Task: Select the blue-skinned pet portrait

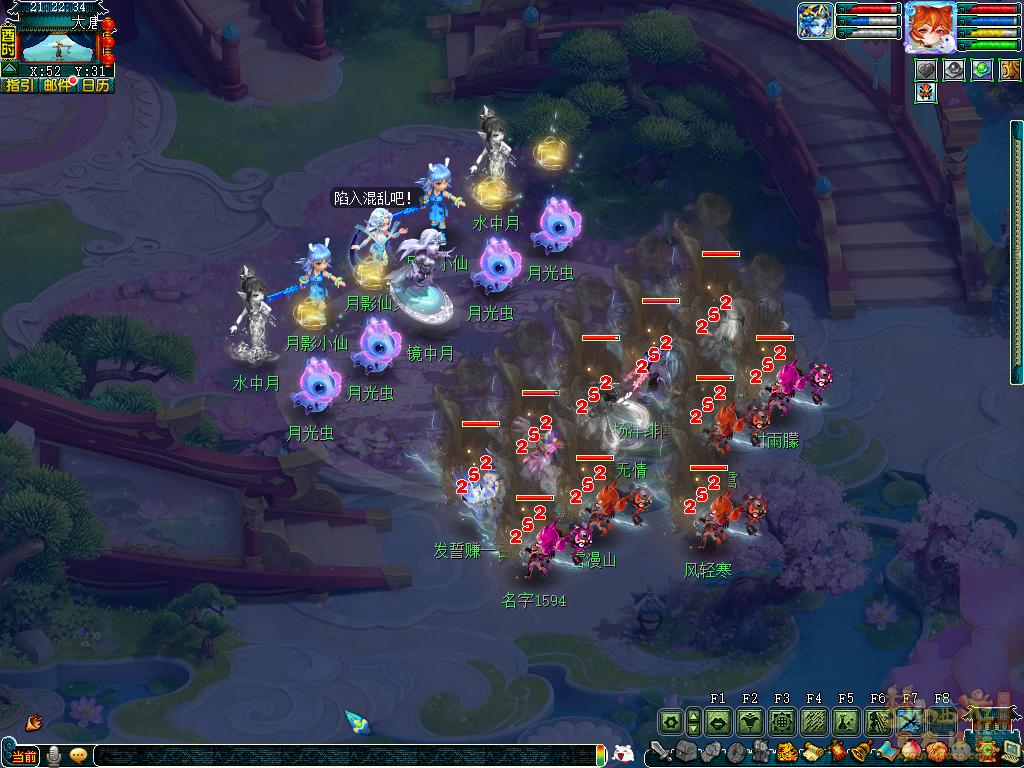Action: tap(815, 21)
